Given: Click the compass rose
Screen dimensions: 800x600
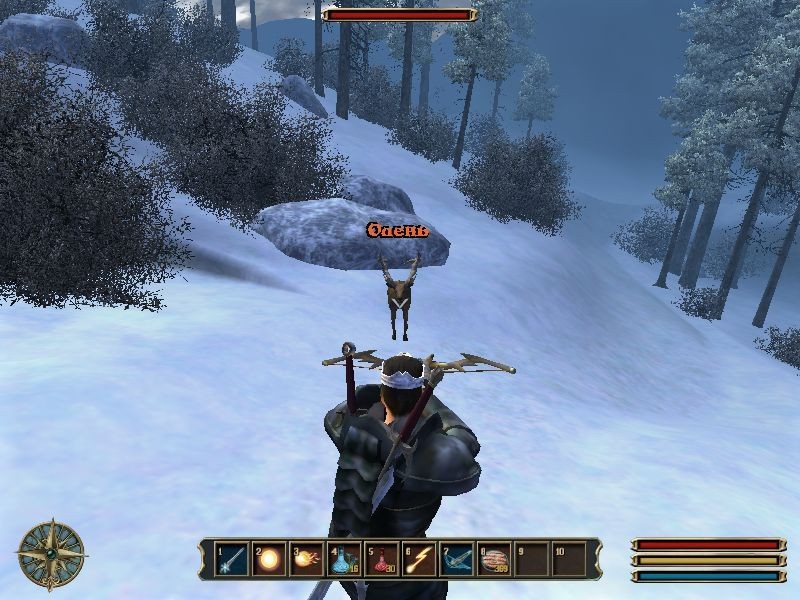Looking at the screenshot, I should point(51,553).
